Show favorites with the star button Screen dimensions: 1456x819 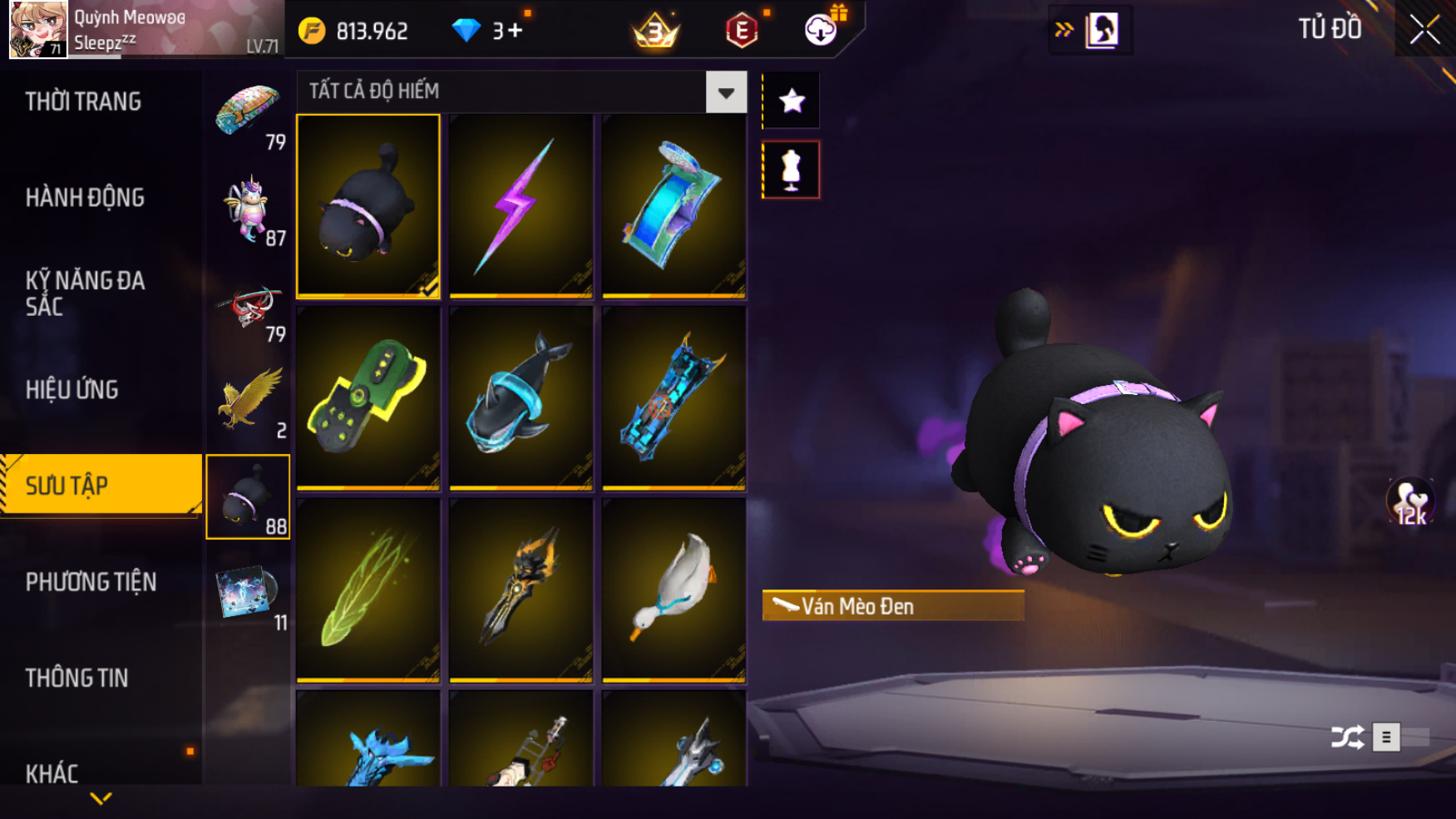tap(791, 101)
